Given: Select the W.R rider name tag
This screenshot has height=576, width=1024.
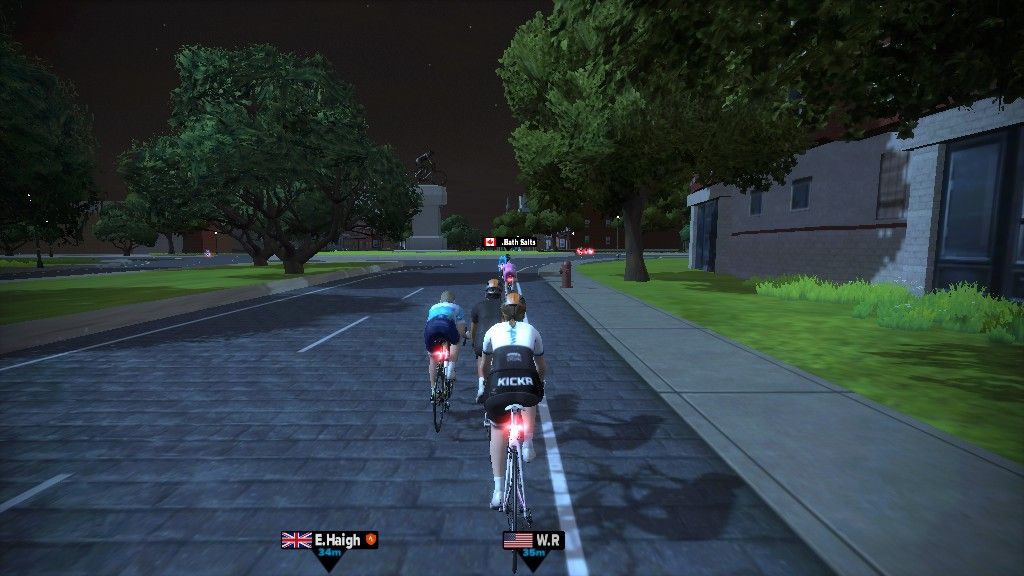Looking at the screenshot, I should 533,541.
